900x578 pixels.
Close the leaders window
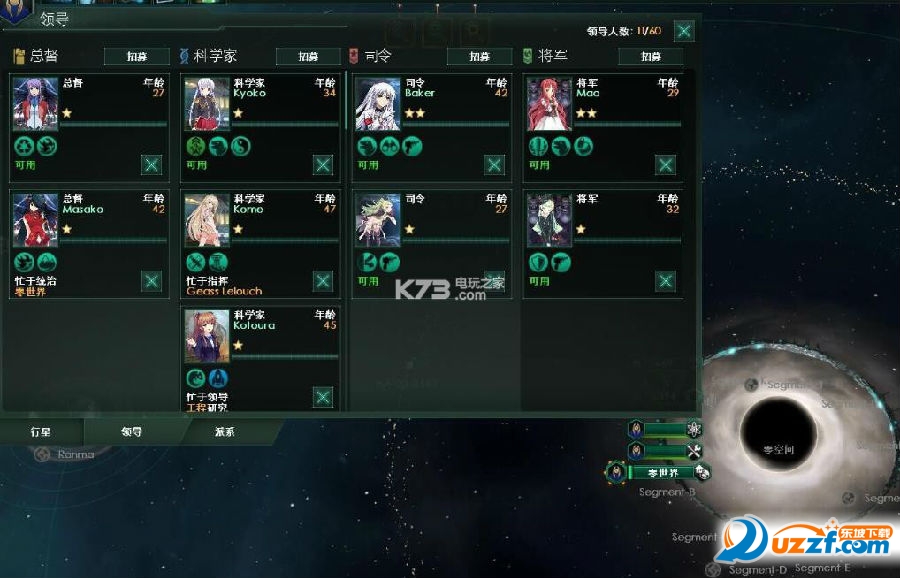point(684,30)
